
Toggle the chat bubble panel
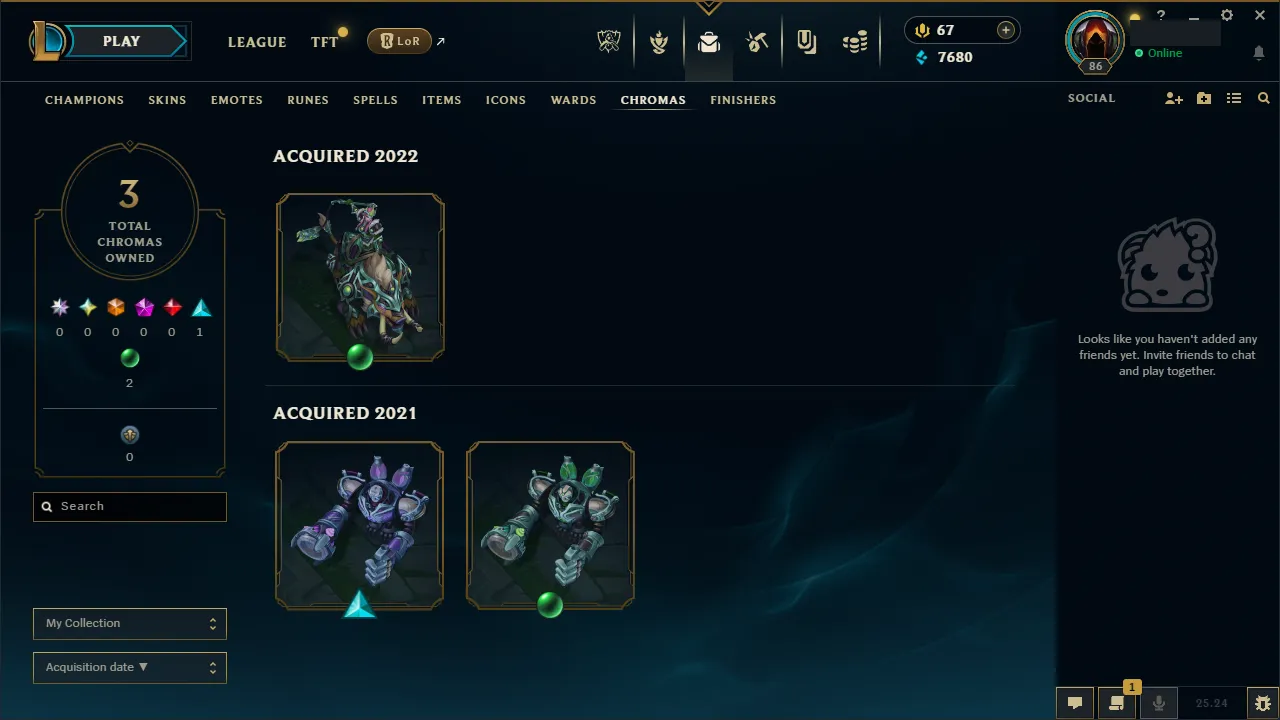1075,702
